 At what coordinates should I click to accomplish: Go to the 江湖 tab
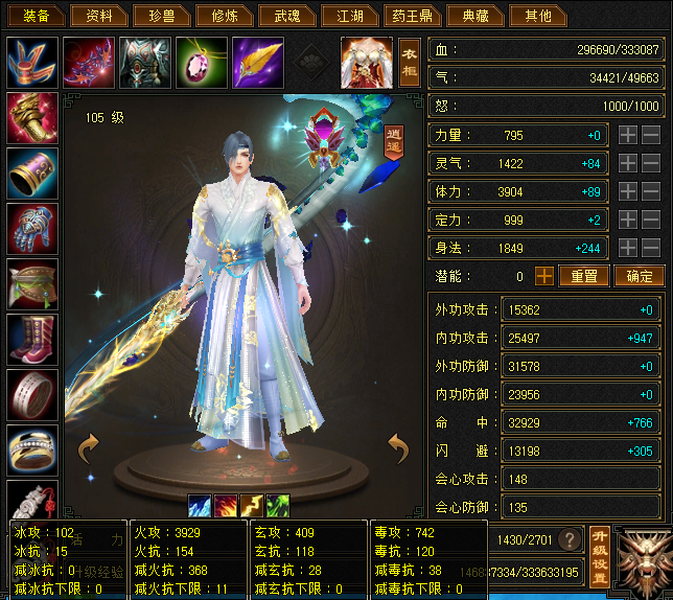349,15
